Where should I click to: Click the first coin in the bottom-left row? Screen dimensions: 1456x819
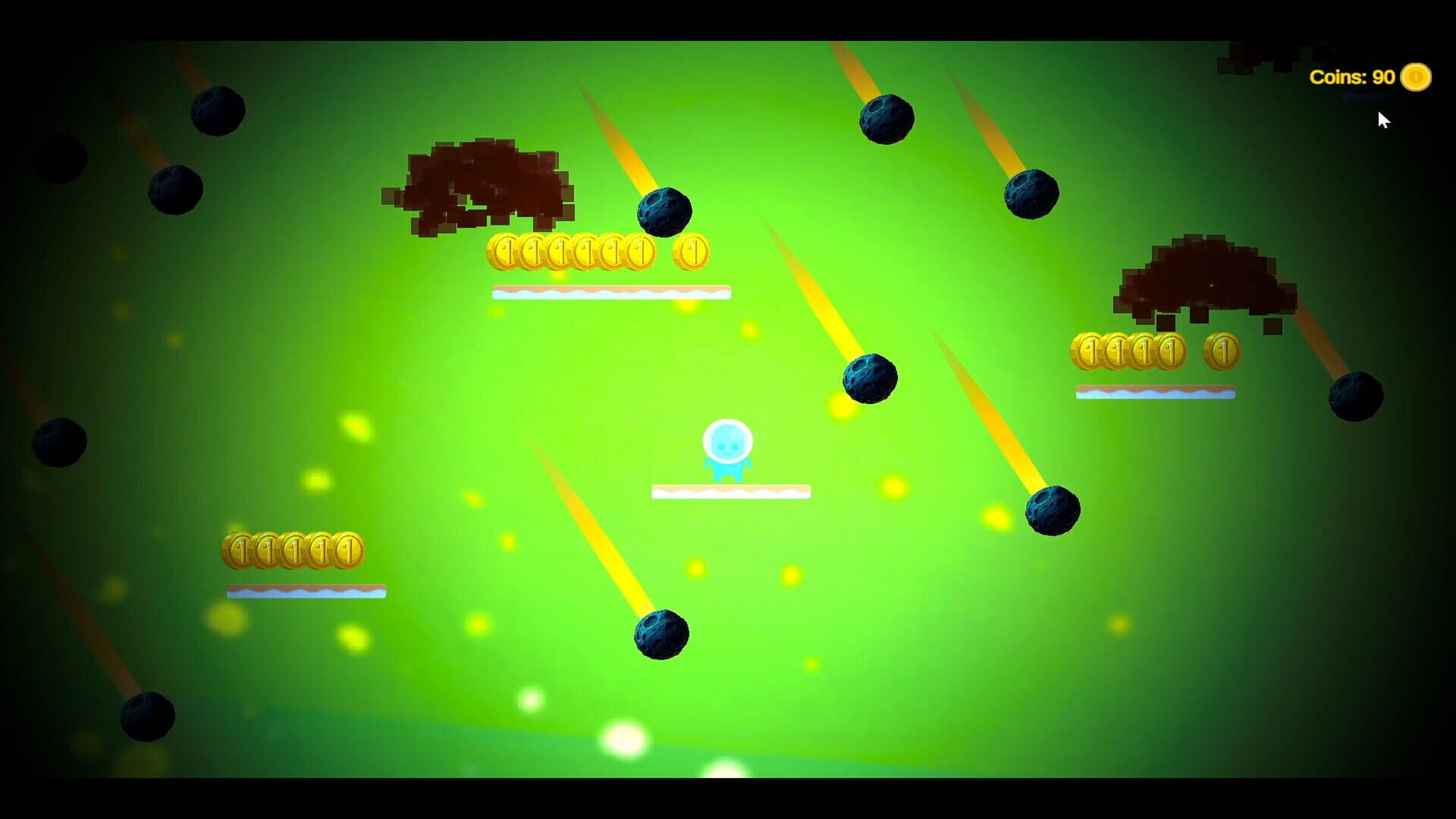coord(237,548)
